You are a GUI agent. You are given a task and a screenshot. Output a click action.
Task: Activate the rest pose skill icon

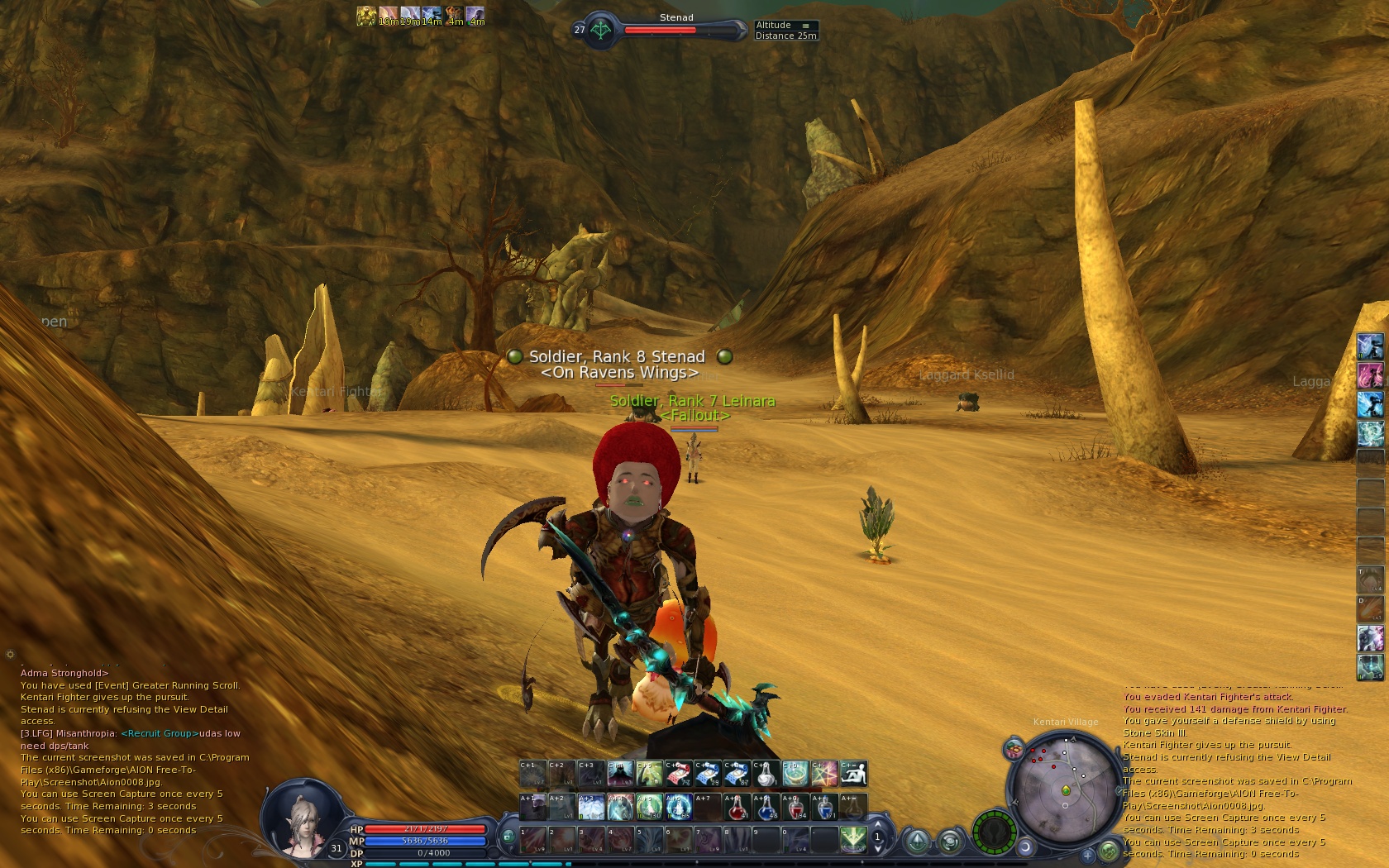pyautogui.click(x=854, y=774)
